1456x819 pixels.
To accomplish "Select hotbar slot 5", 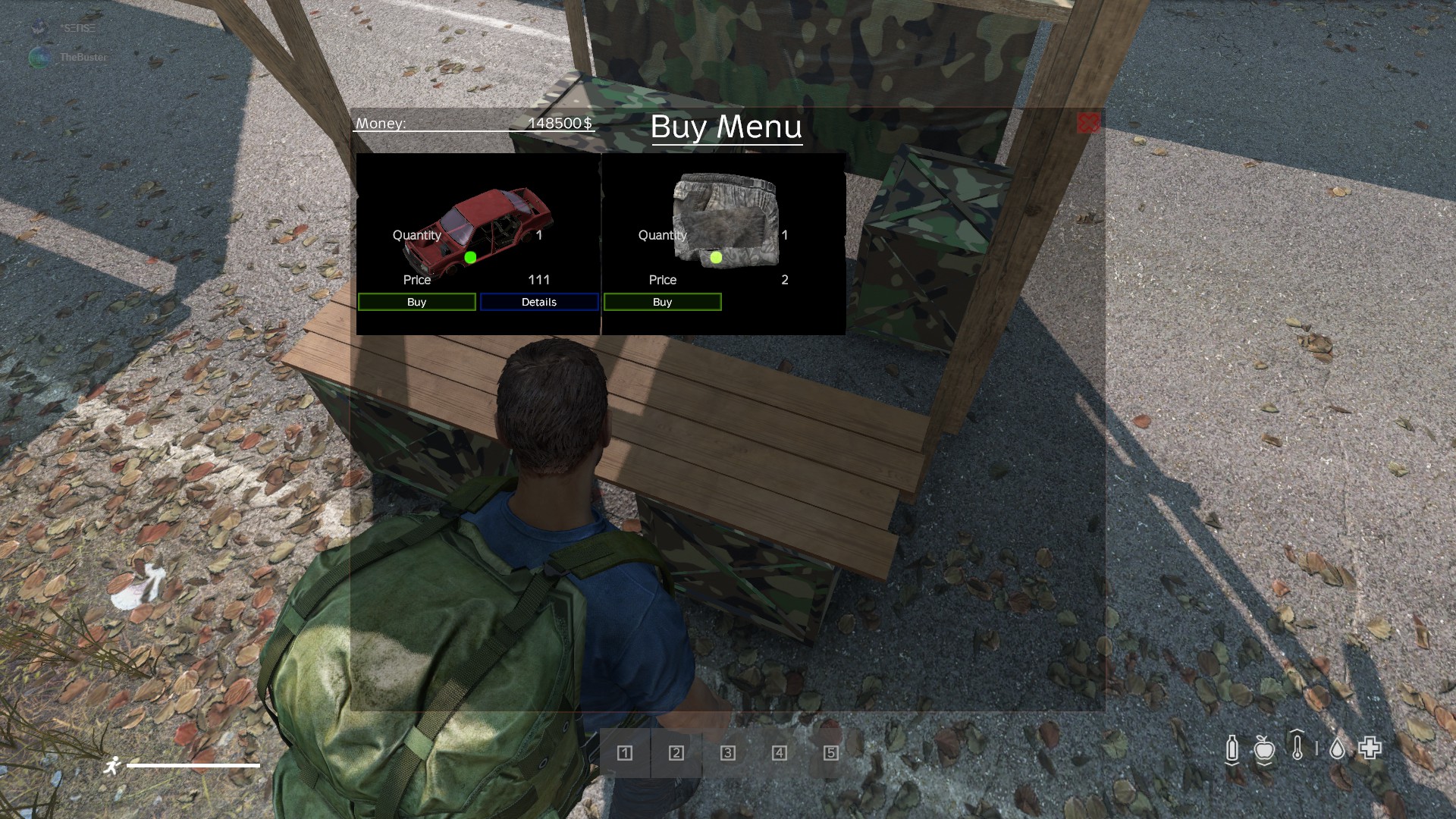I will click(x=831, y=753).
